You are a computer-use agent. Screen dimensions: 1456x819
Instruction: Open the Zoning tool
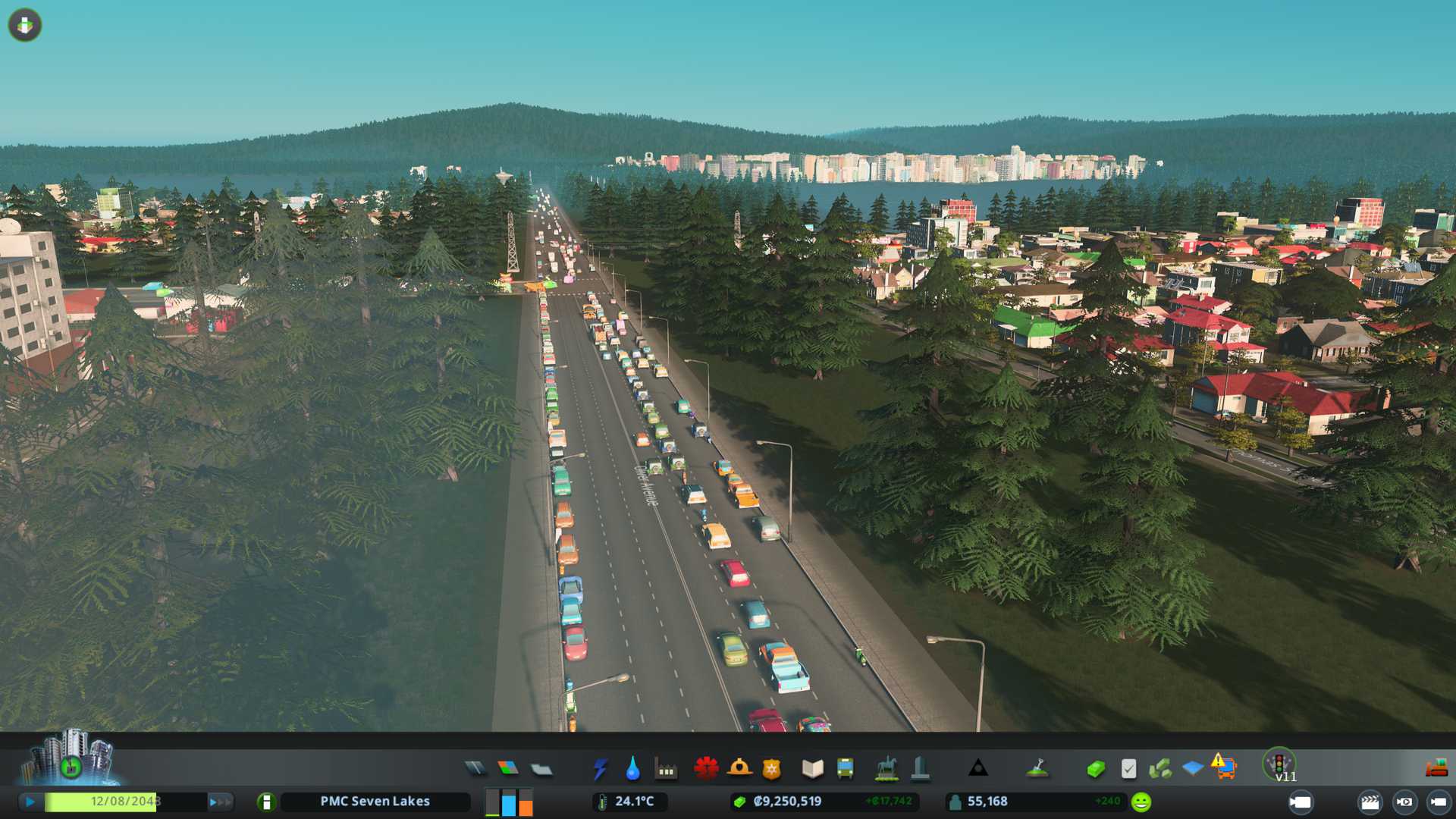tap(508, 769)
